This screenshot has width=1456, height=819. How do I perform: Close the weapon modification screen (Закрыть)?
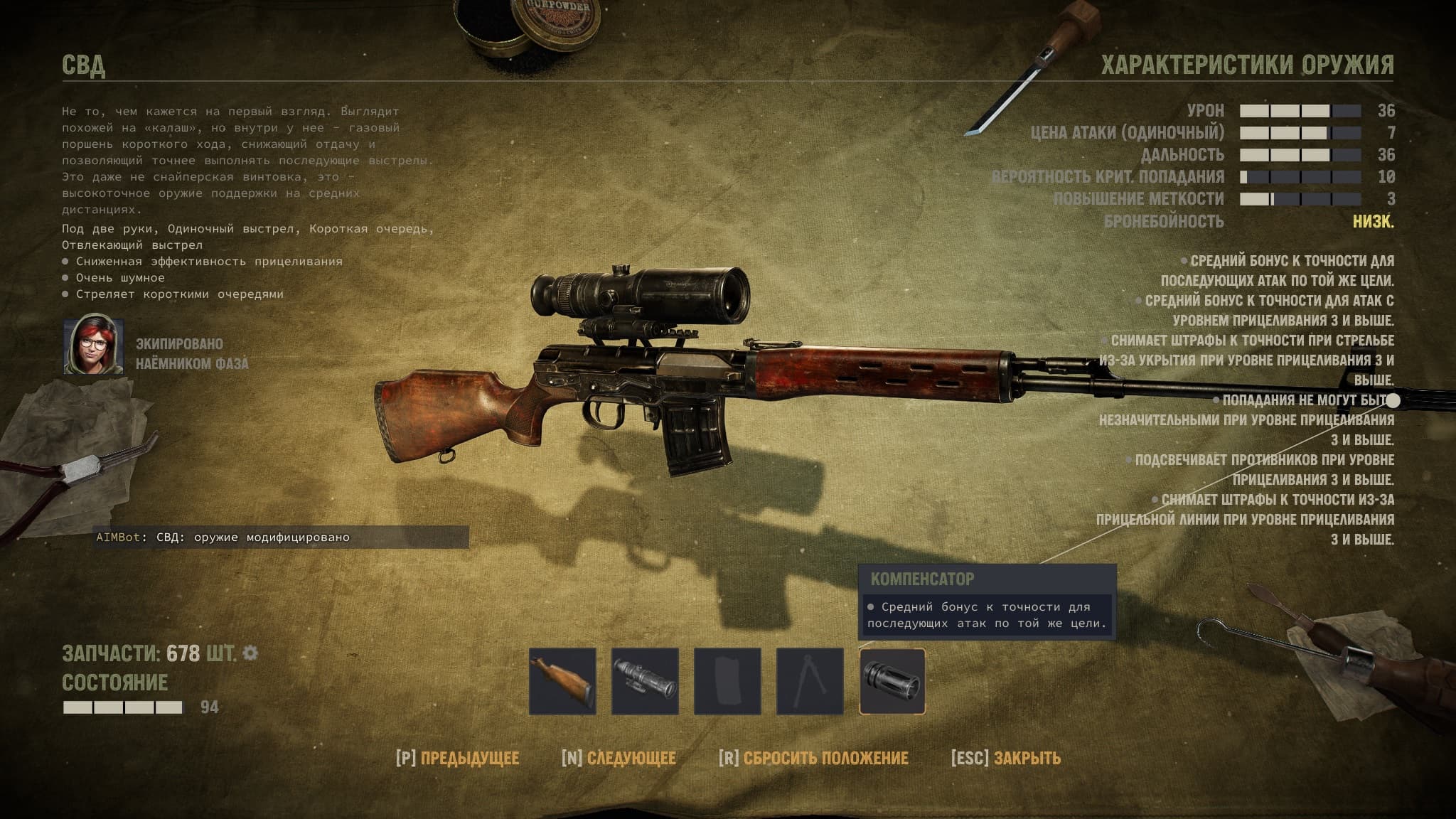[x=1005, y=758]
